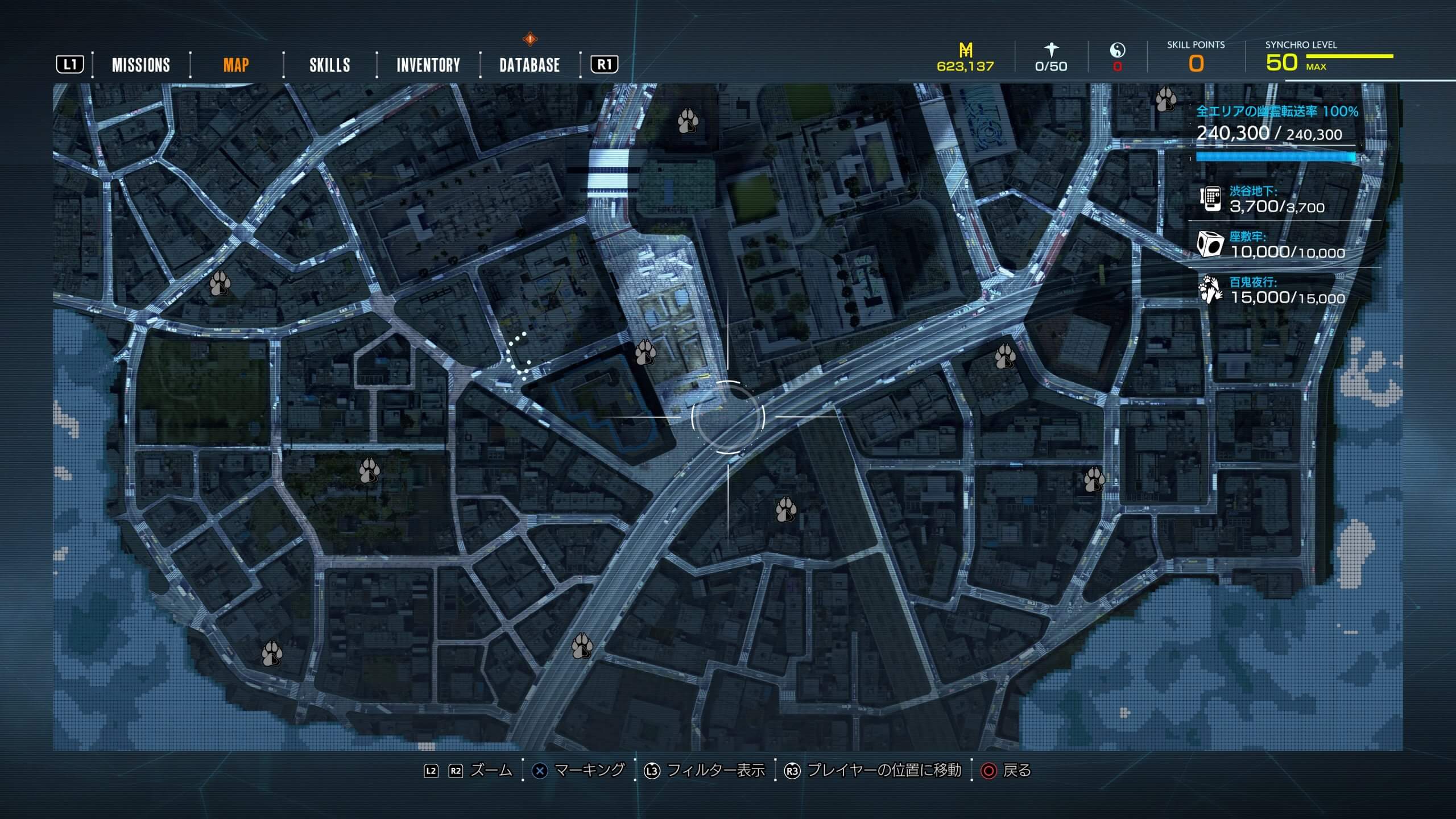This screenshot has width=1456, height=819.
Task: Select the MAP tab
Action: click(x=235, y=65)
